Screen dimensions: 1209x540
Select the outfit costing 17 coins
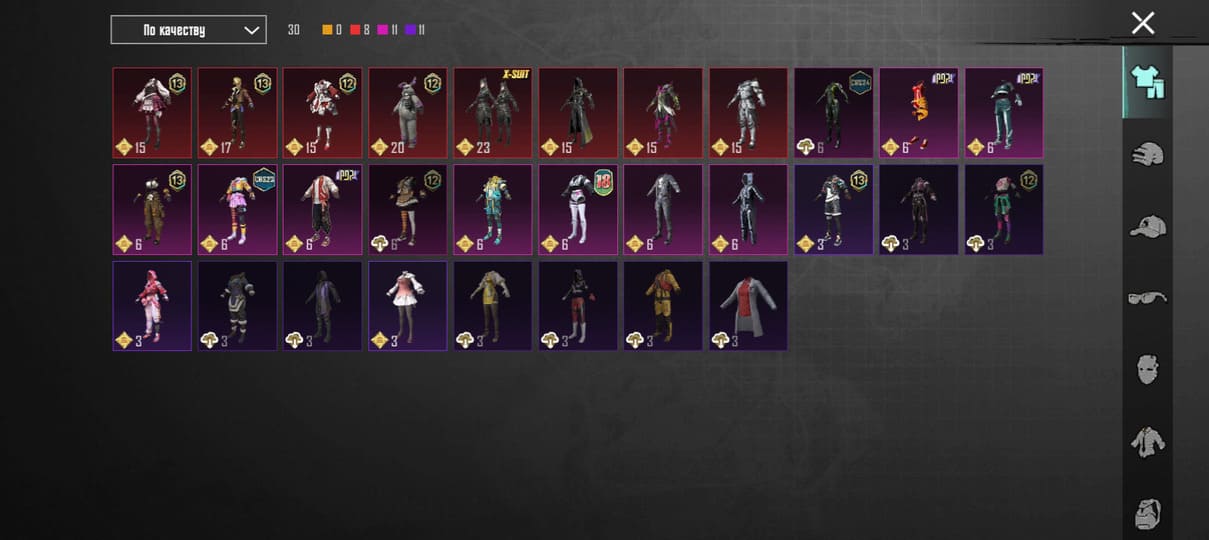(x=237, y=113)
